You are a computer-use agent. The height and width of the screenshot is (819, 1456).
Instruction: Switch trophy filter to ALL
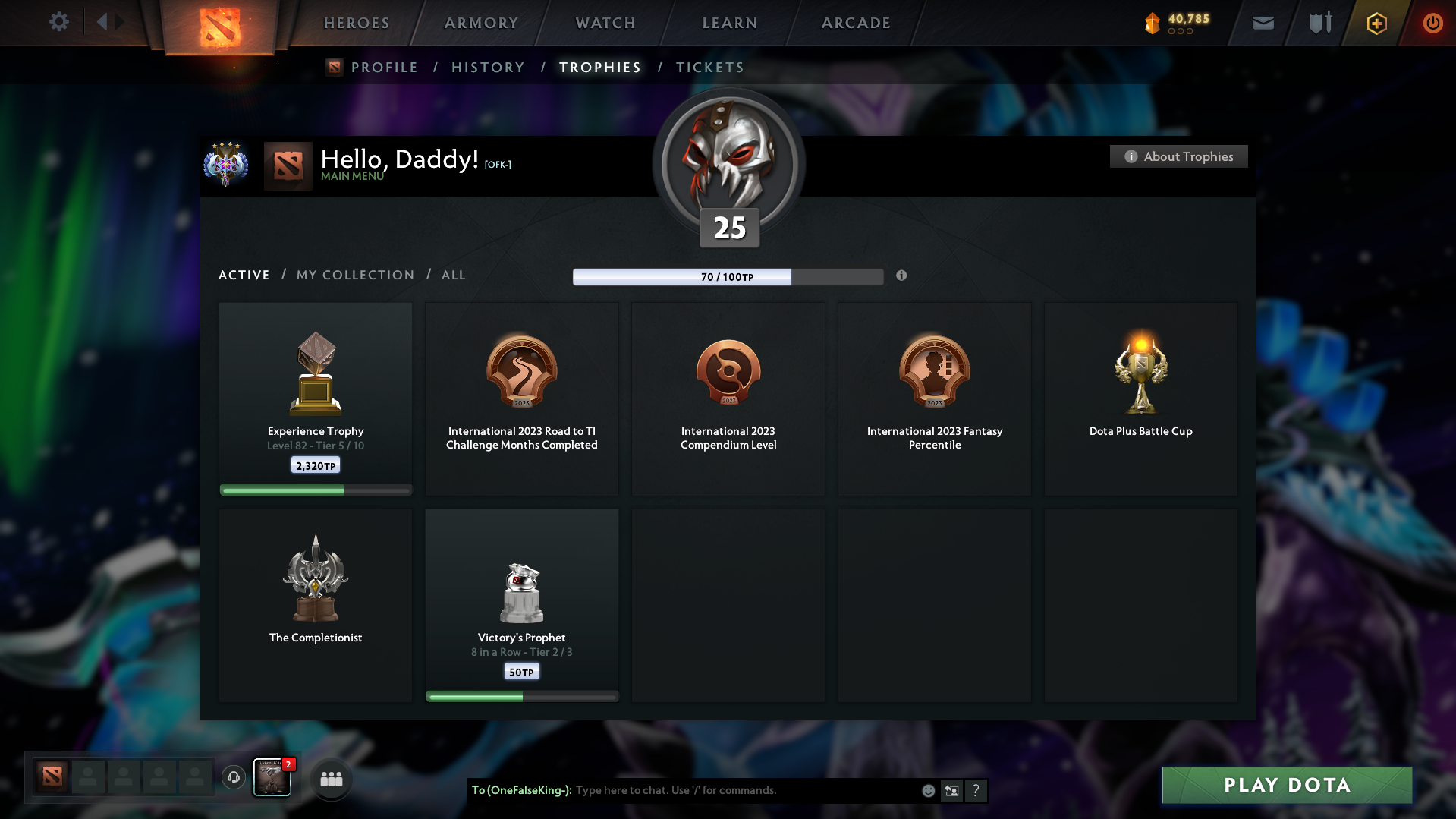(x=453, y=275)
